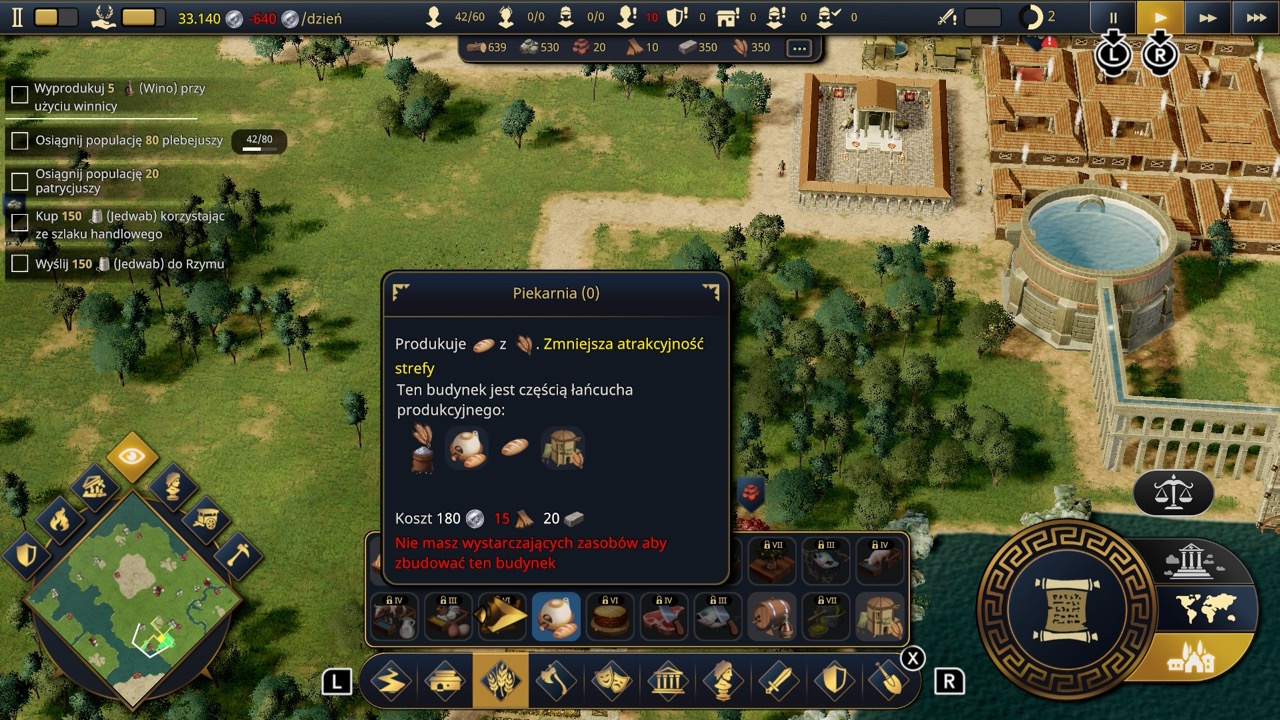Show the fire risk overlay
This screenshot has height=720, width=1280.
(x=60, y=520)
